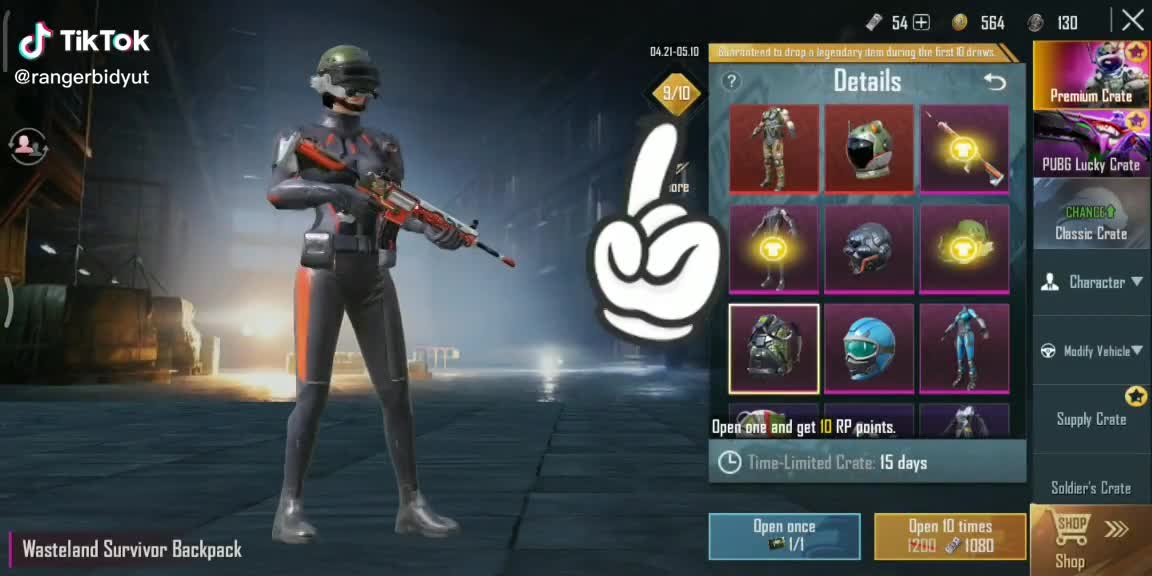Preview the green astronaut helmet reward
1152x576 pixels.
coord(868,148)
